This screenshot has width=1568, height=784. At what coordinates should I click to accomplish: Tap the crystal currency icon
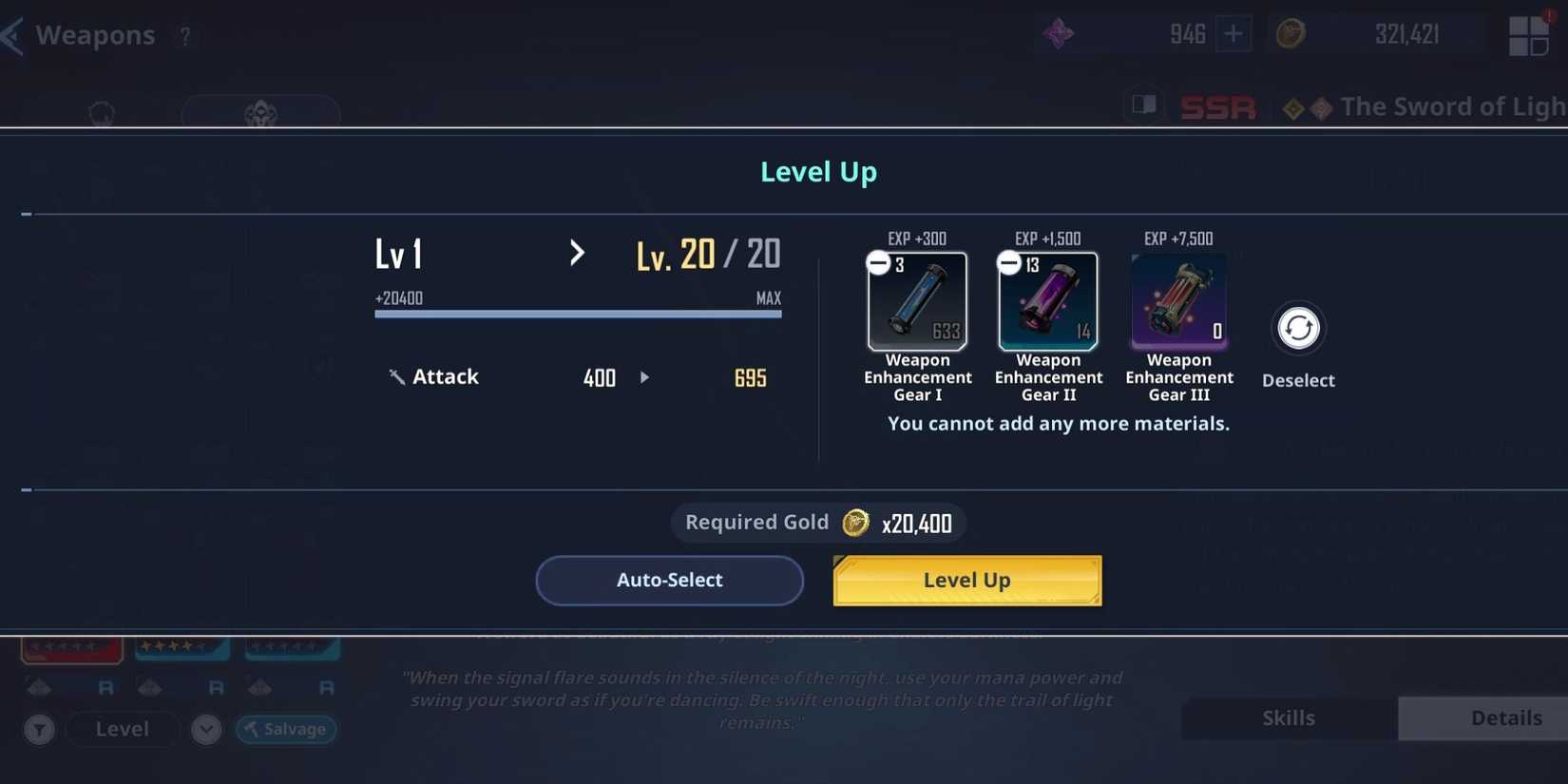(1057, 34)
